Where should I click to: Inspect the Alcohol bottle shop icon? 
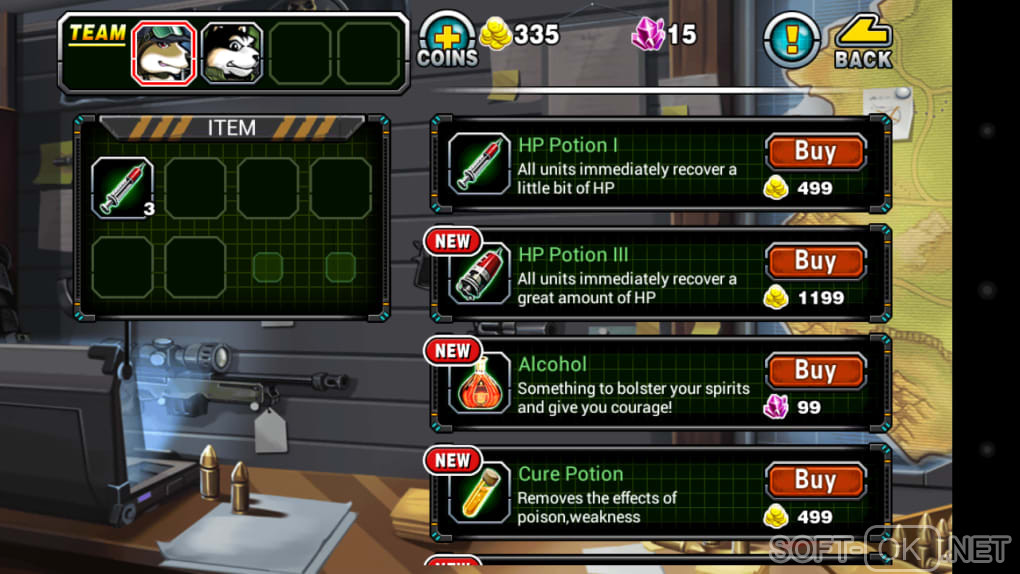tap(480, 383)
